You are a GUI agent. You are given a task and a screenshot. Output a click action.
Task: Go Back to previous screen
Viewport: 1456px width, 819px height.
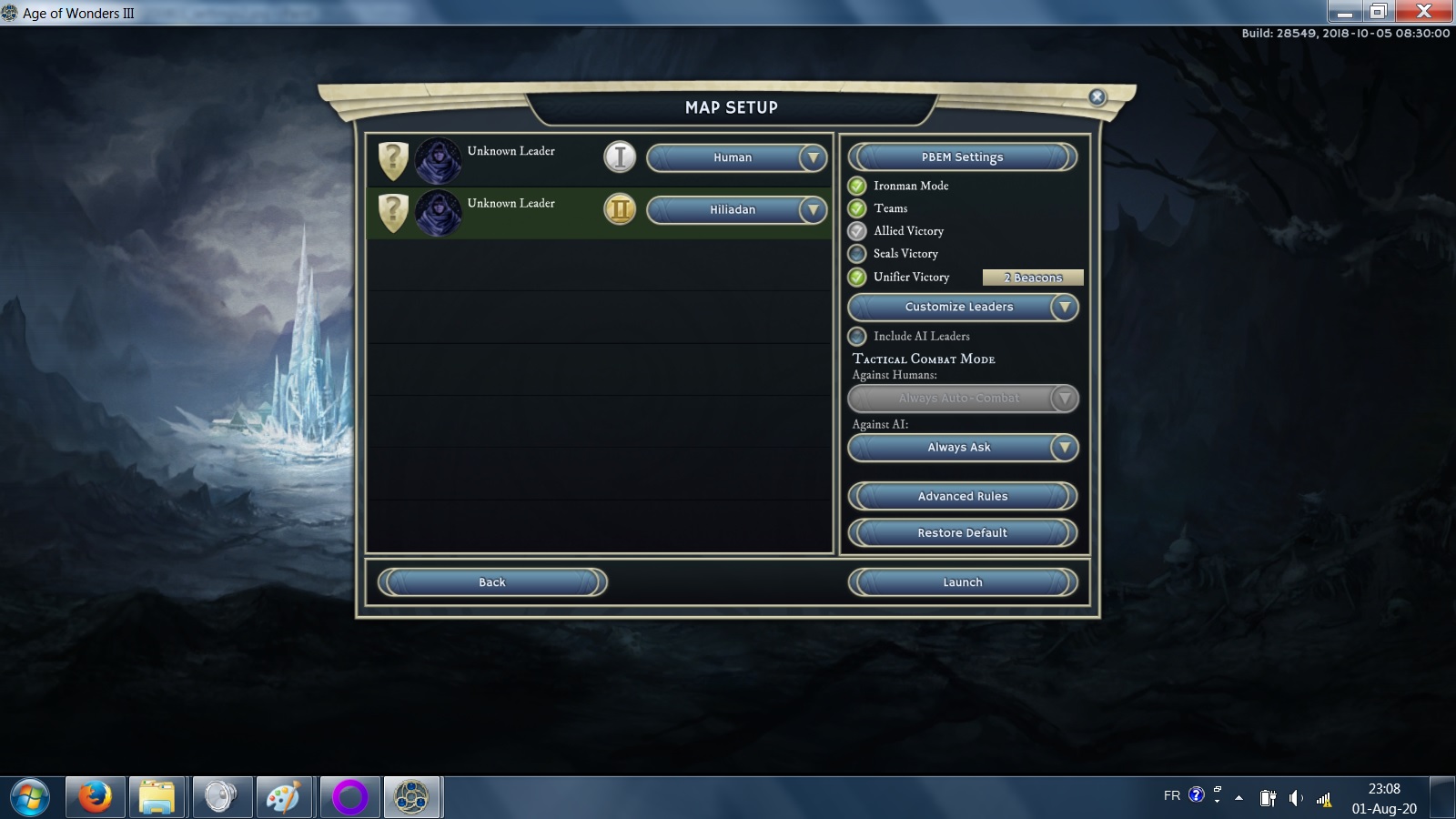(492, 582)
